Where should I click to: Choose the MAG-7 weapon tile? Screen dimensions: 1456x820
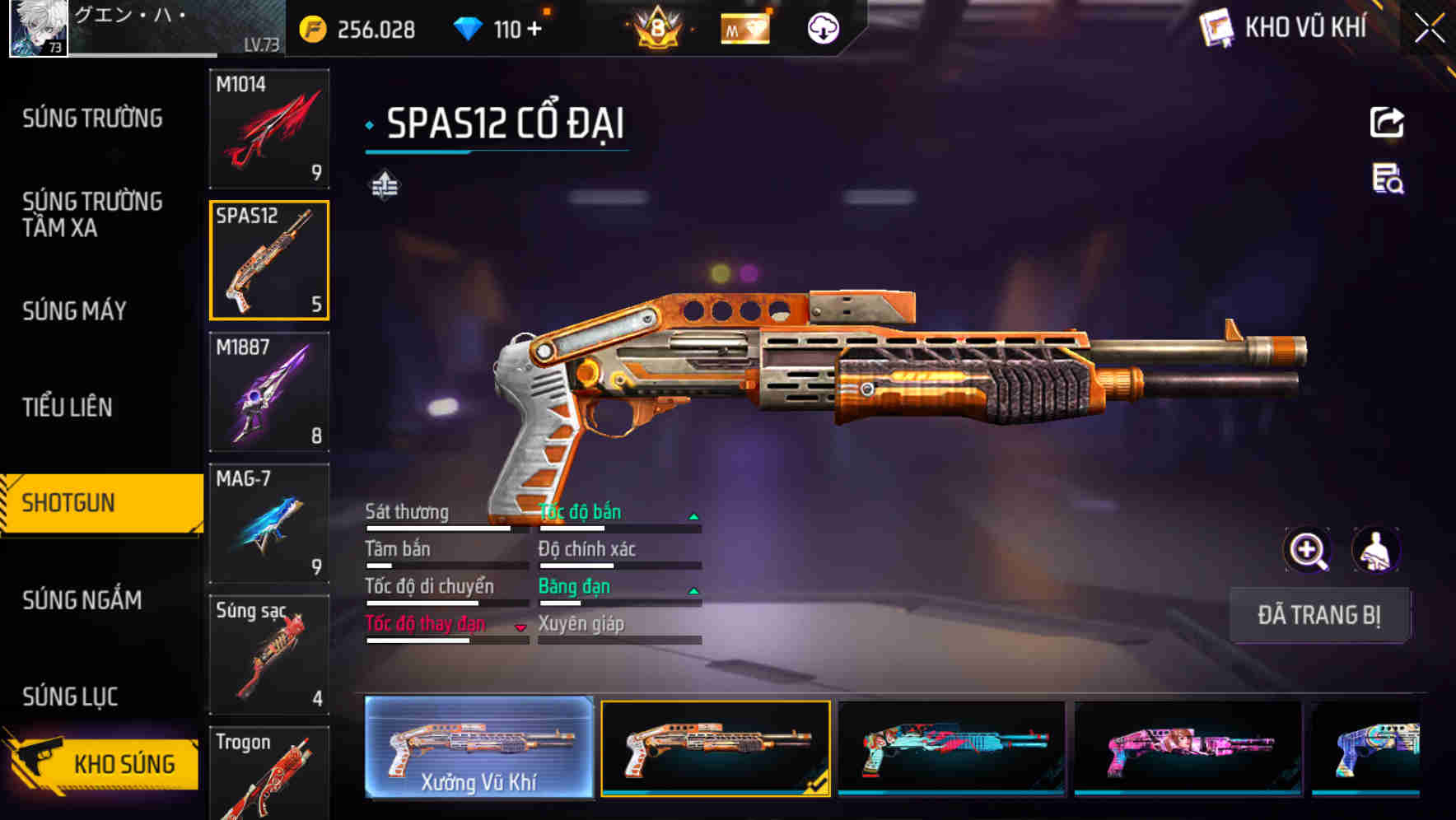tap(269, 523)
